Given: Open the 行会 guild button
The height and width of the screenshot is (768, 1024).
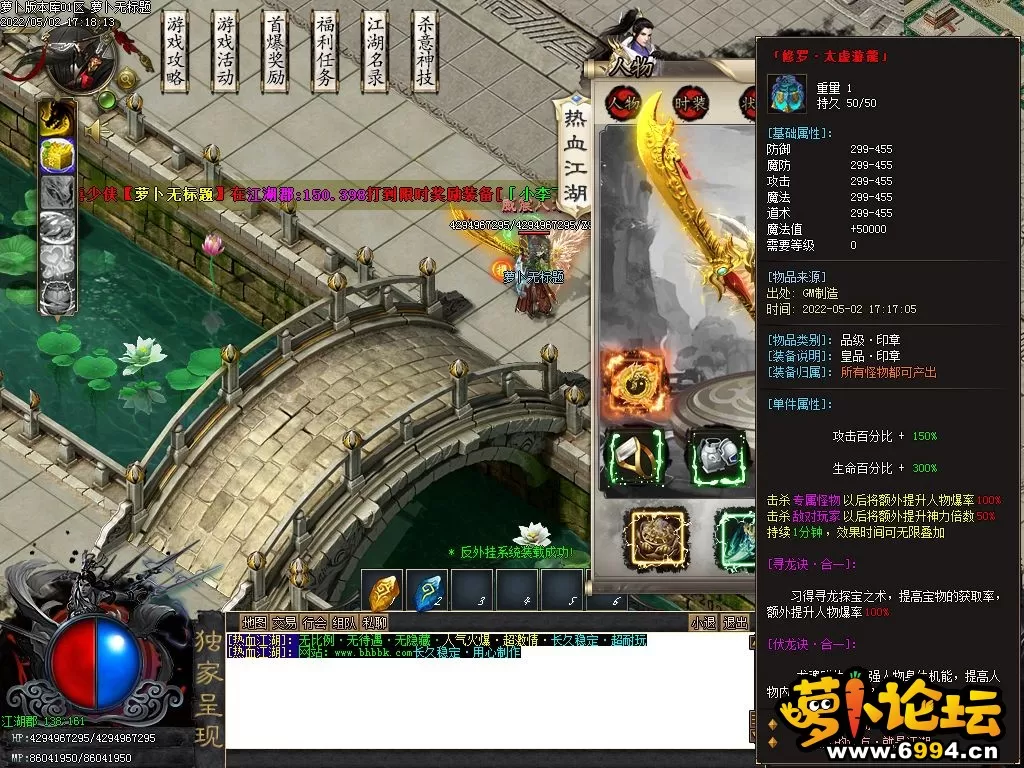Looking at the screenshot, I should pos(315,623).
